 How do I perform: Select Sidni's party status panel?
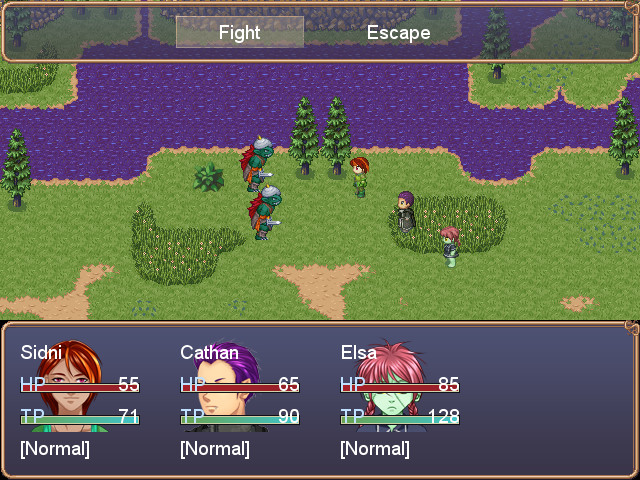[80, 400]
